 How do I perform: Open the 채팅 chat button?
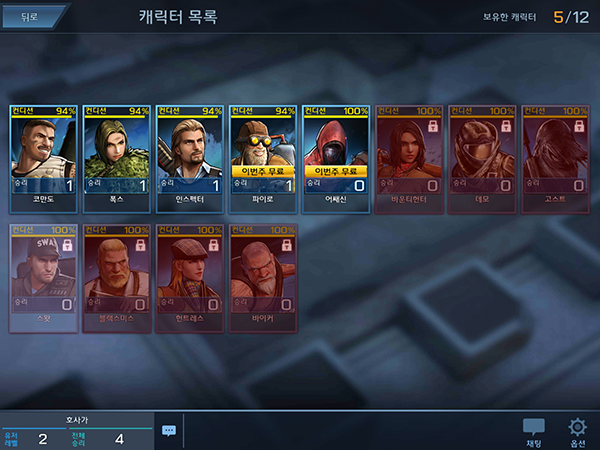pos(534,432)
